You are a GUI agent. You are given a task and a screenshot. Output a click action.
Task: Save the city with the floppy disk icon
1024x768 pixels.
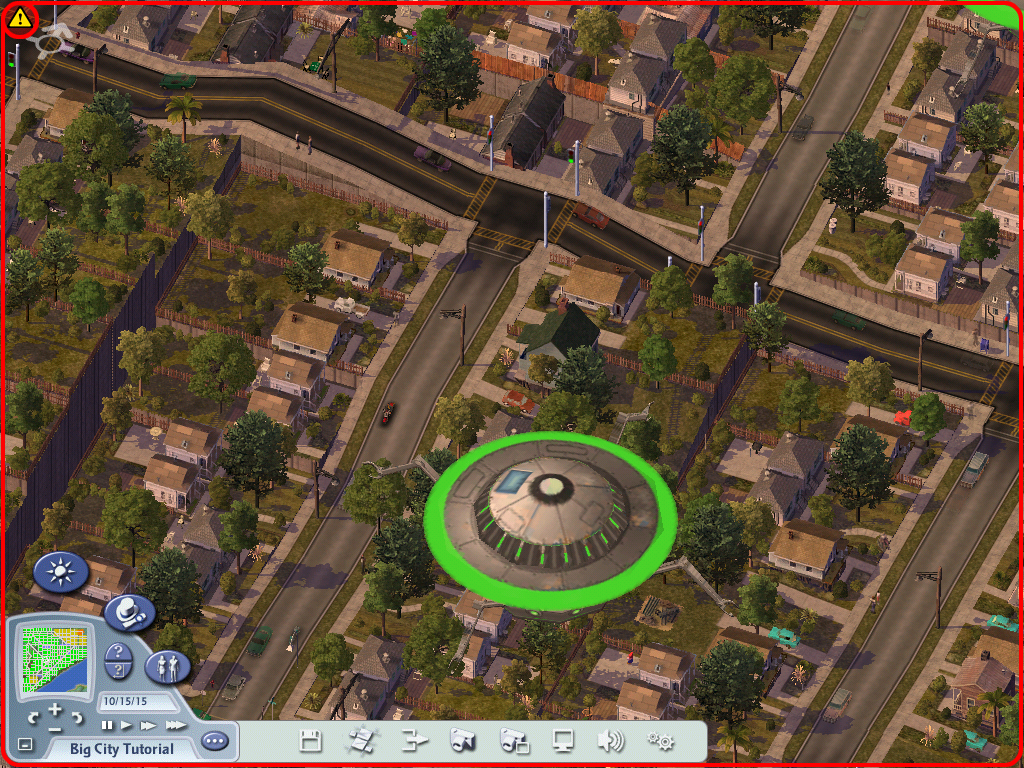[x=310, y=741]
